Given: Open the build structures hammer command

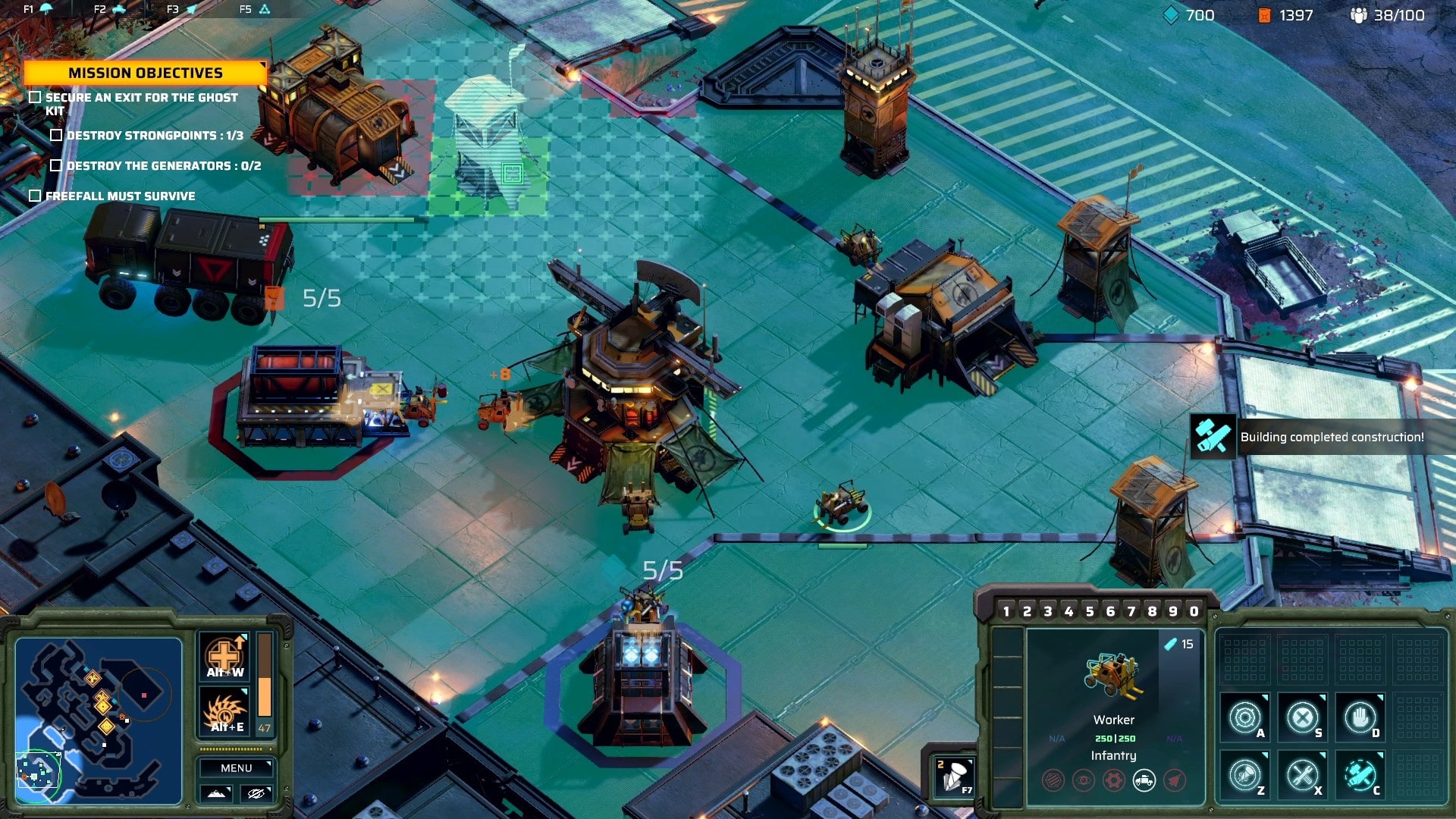Looking at the screenshot, I should point(1360,775).
